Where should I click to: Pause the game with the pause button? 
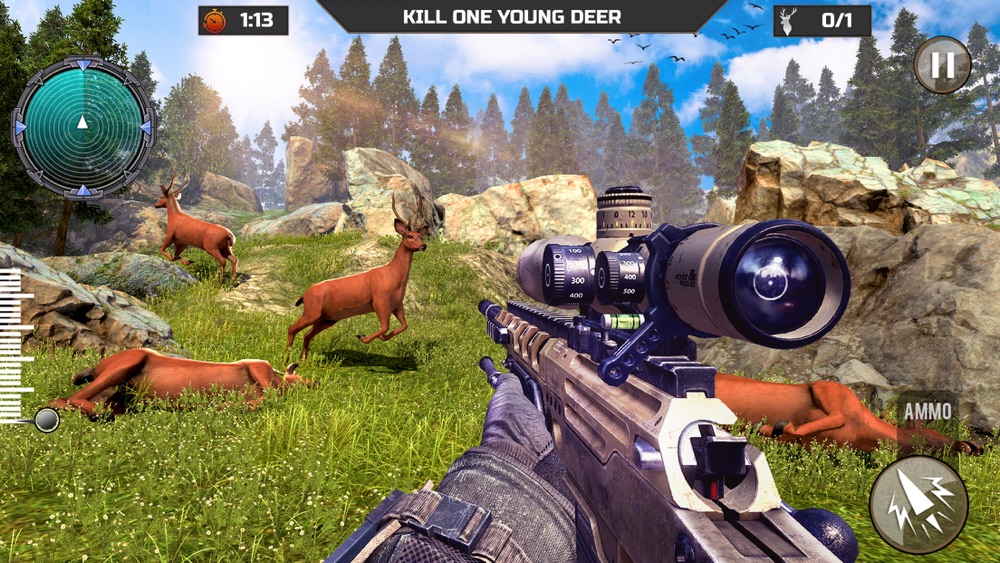[x=942, y=65]
